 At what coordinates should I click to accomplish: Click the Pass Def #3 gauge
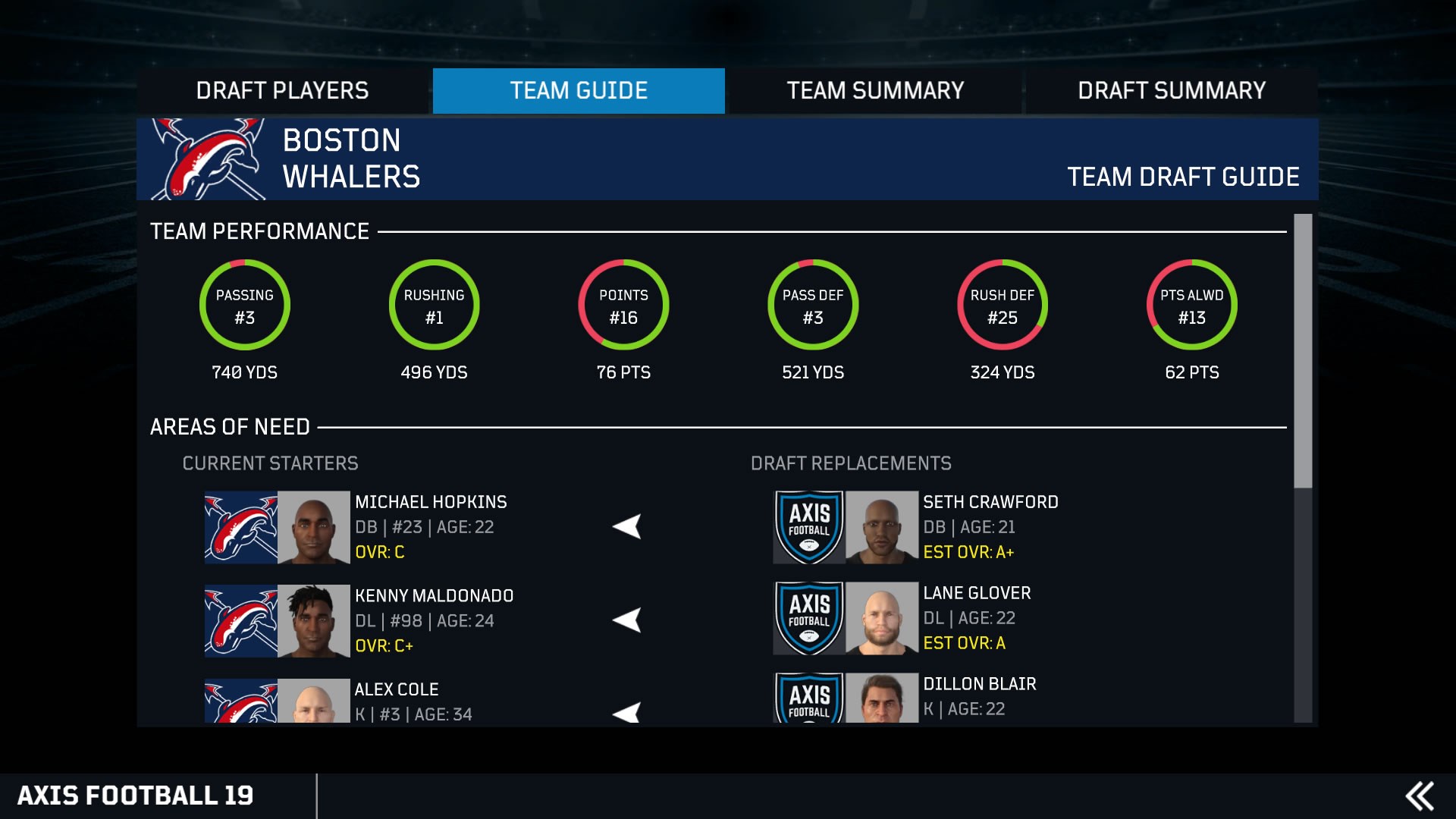click(812, 304)
